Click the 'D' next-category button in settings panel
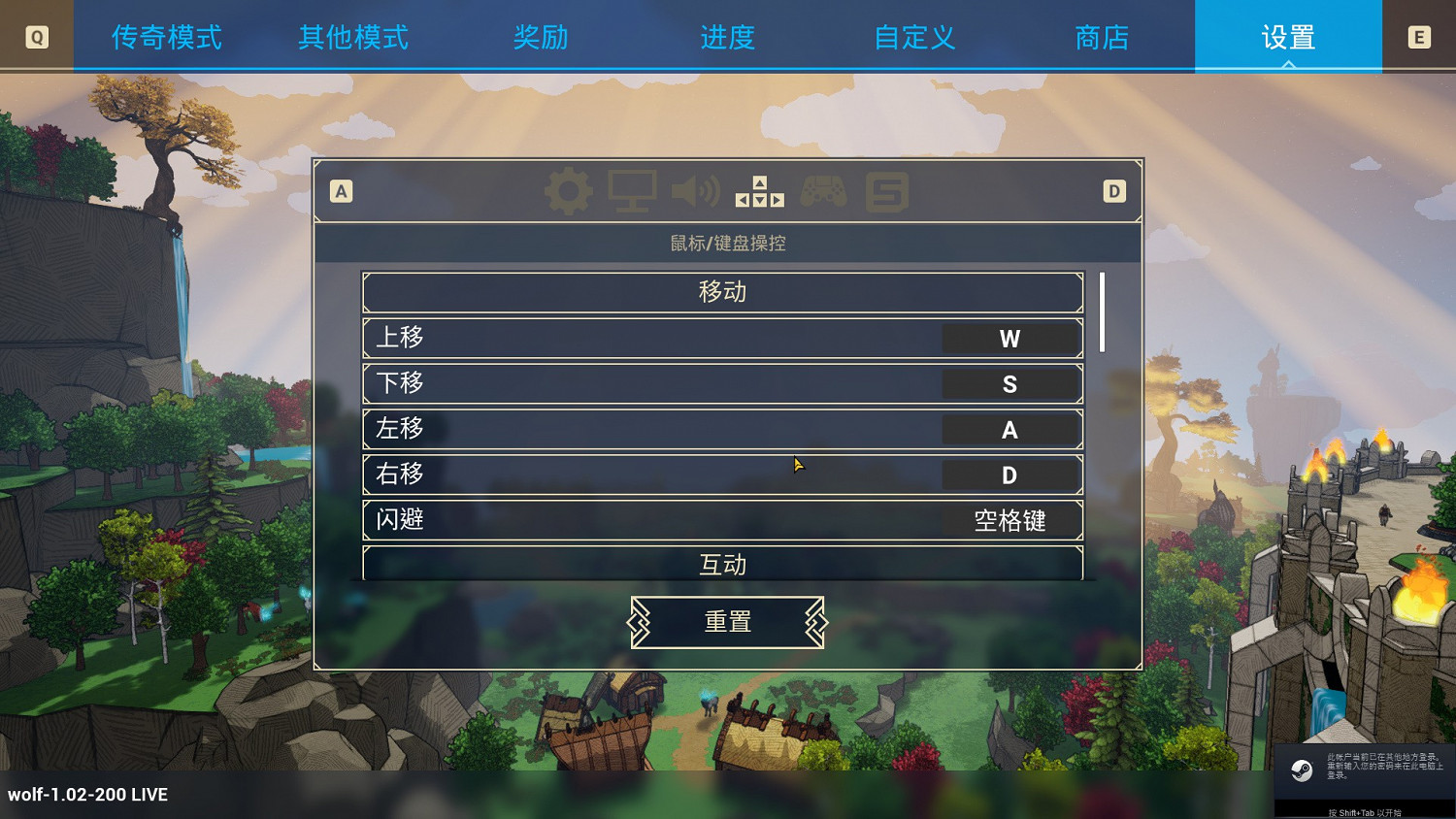This screenshot has height=819, width=1456. [1113, 191]
